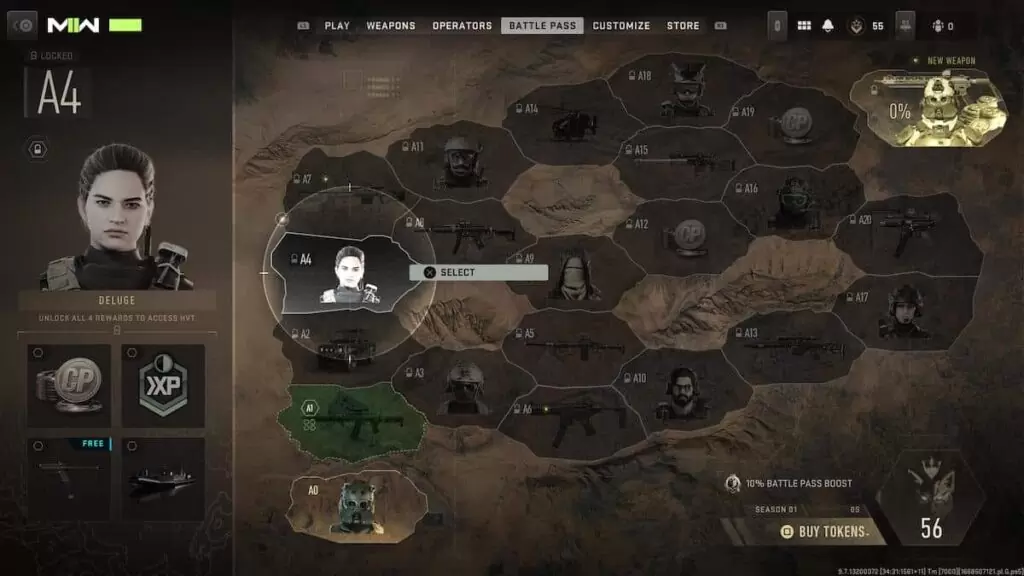Select the CP coins reward item
The height and width of the screenshot is (576, 1024).
point(69,385)
